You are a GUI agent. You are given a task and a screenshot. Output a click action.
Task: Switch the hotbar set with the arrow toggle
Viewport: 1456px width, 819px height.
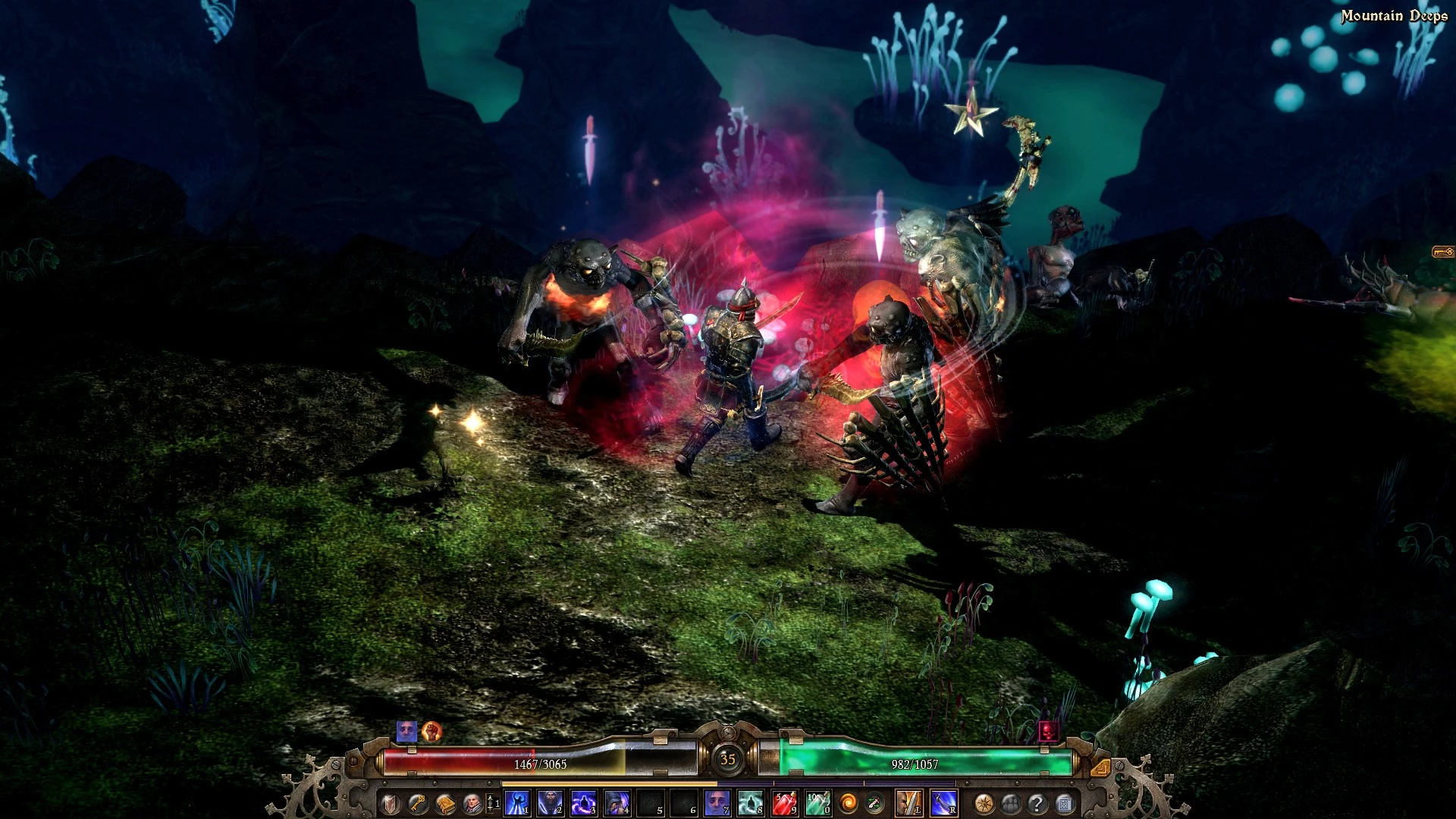tap(491, 803)
